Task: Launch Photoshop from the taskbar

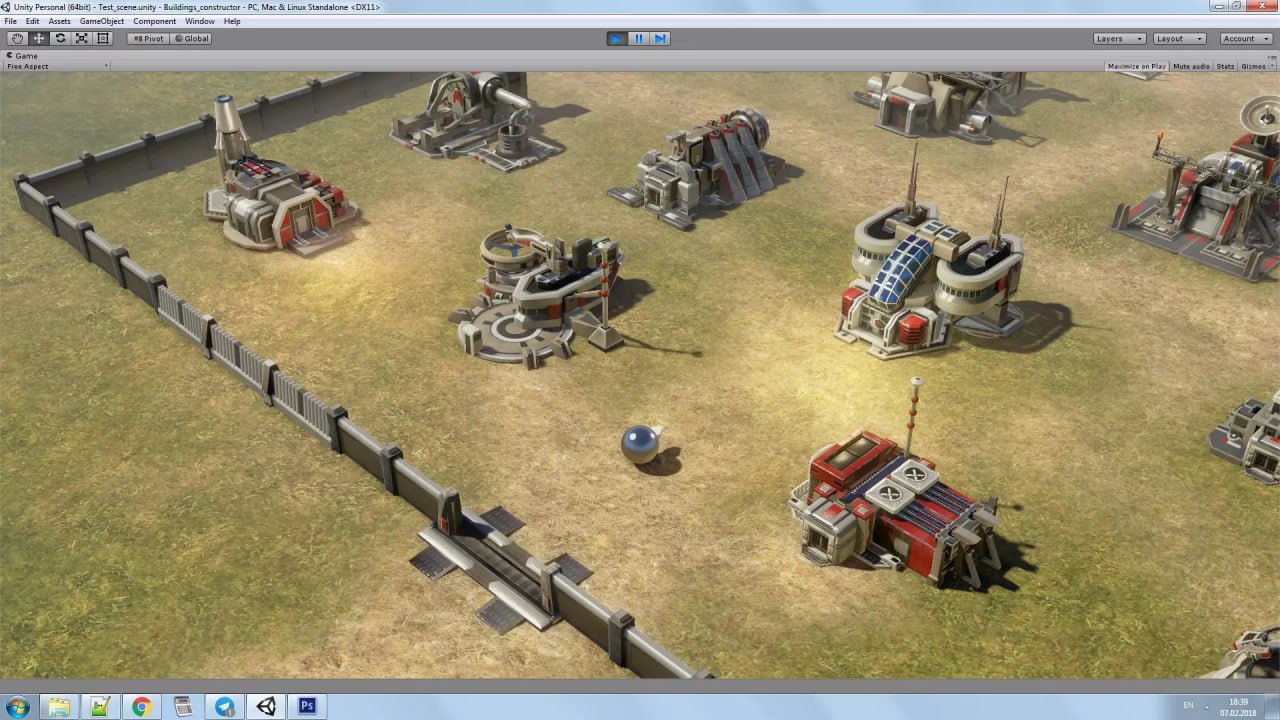Action: 306,705
